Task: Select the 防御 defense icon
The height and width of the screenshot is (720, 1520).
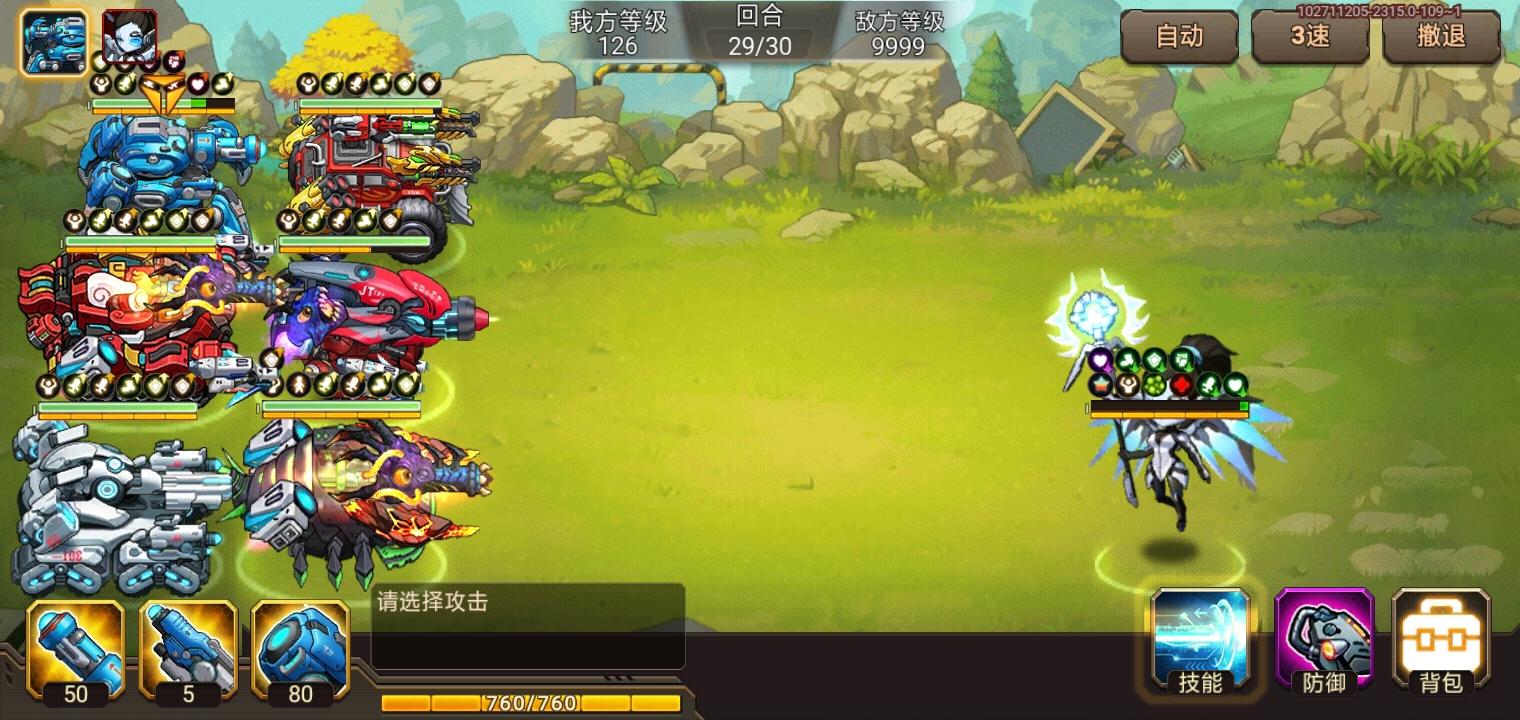Action: (1325, 643)
